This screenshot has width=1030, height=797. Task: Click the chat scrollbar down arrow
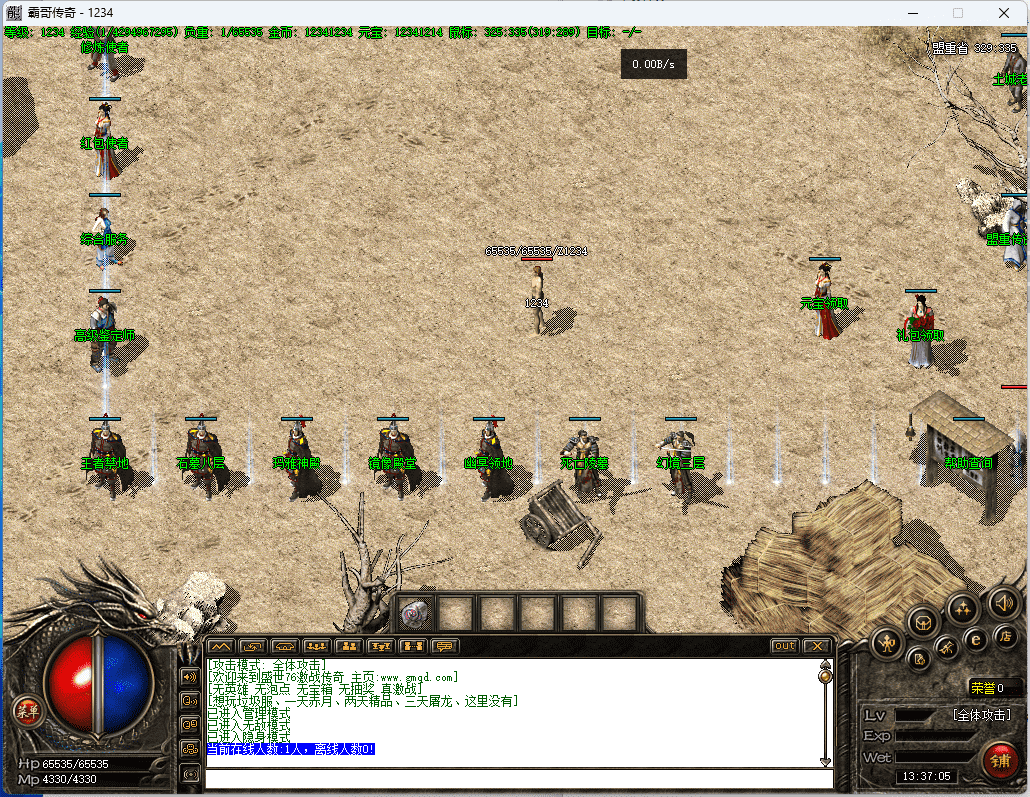pyautogui.click(x=825, y=758)
